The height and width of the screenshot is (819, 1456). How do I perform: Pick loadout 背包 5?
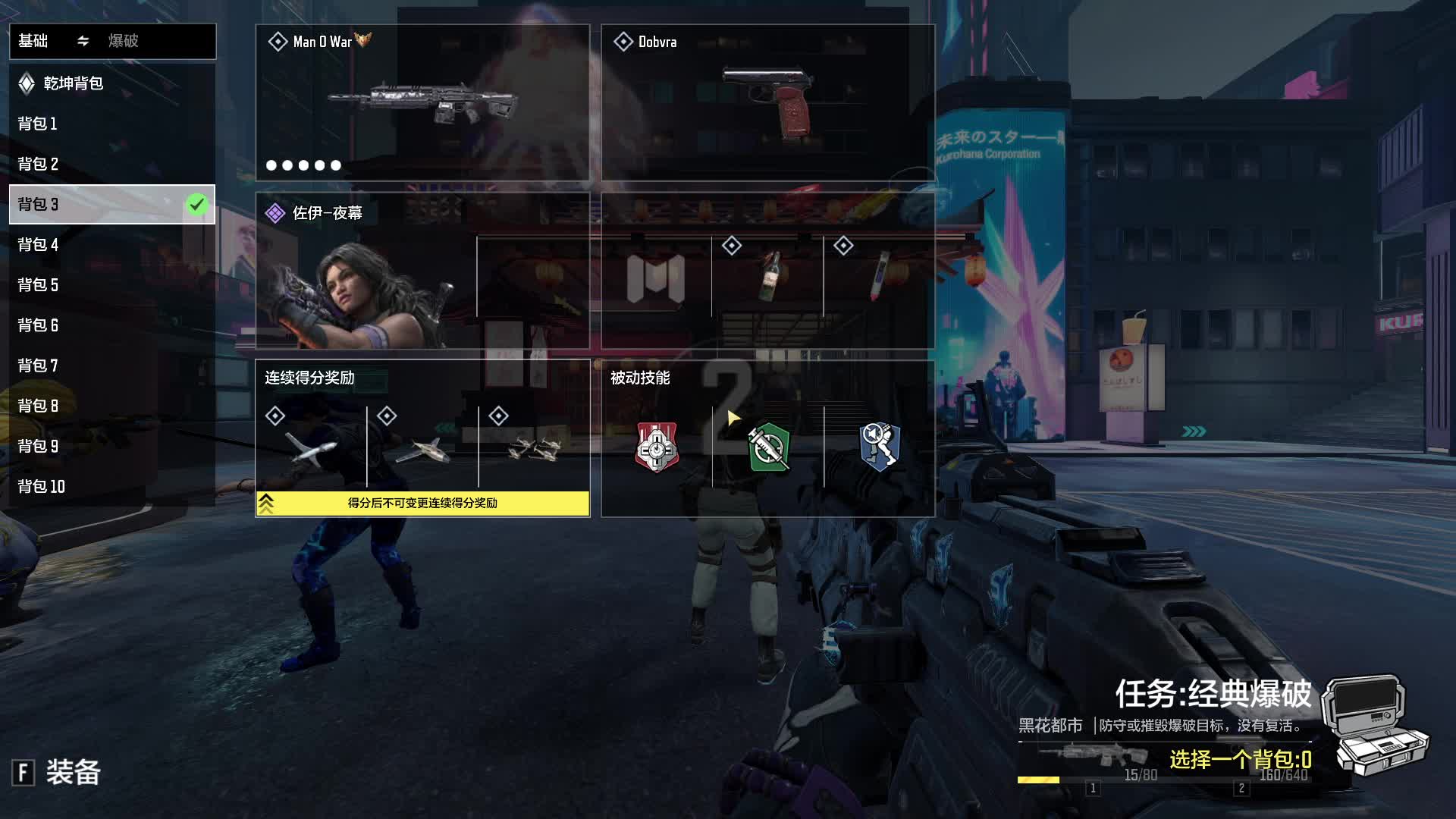(x=38, y=284)
